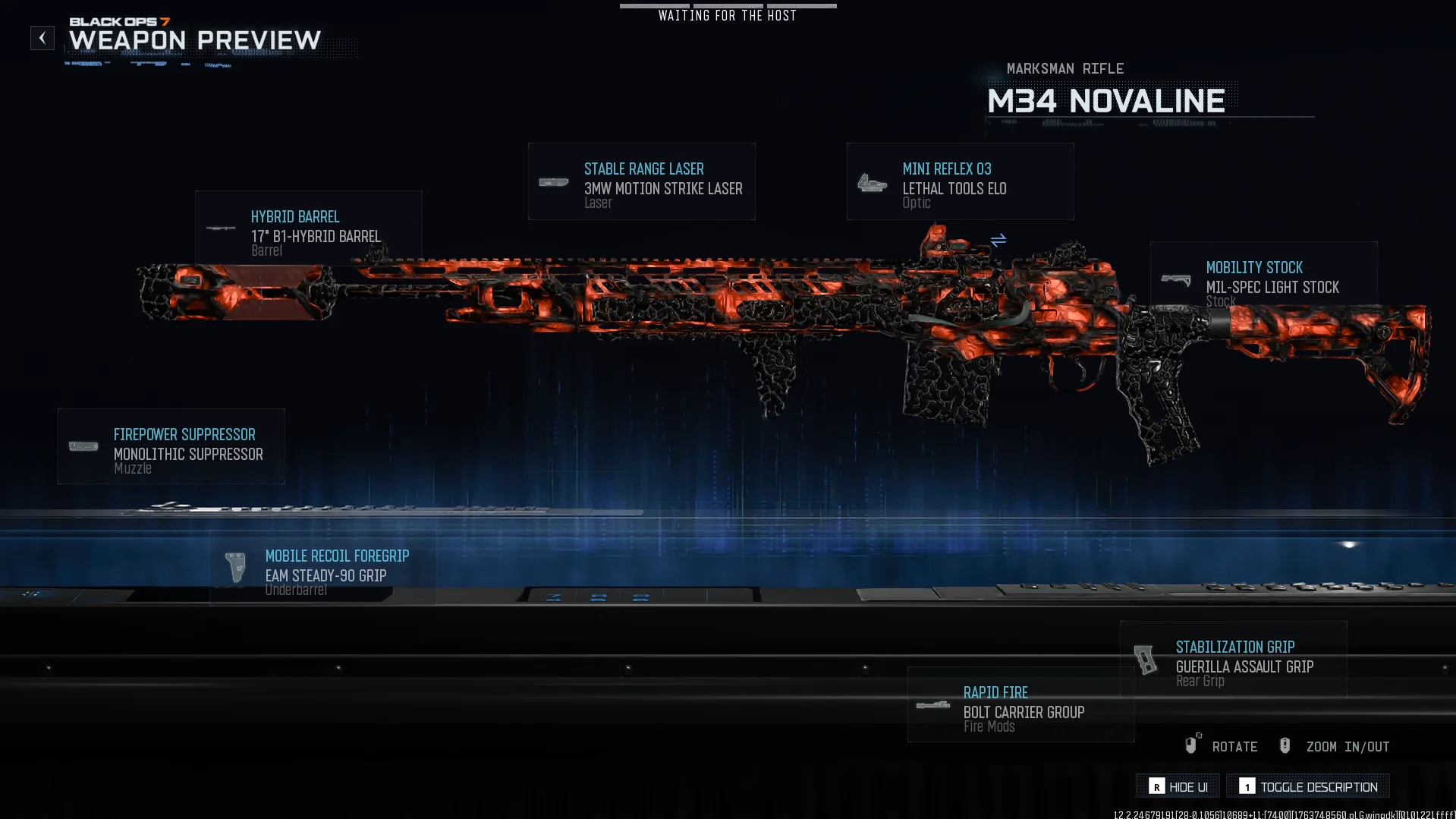
Task: Go back using the arrow button
Action: point(42,38)
